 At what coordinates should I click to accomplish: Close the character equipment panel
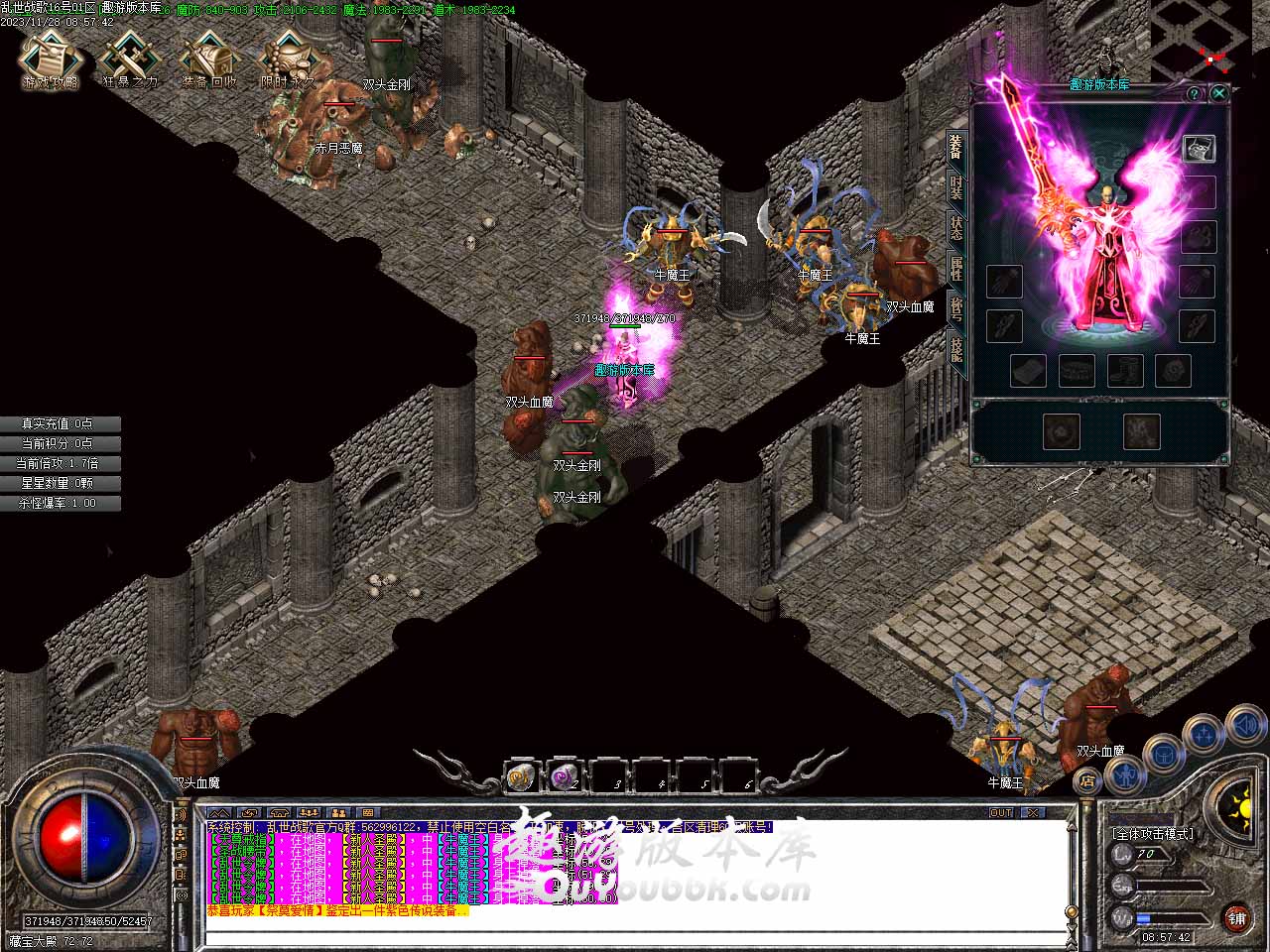coord(1219,93)
